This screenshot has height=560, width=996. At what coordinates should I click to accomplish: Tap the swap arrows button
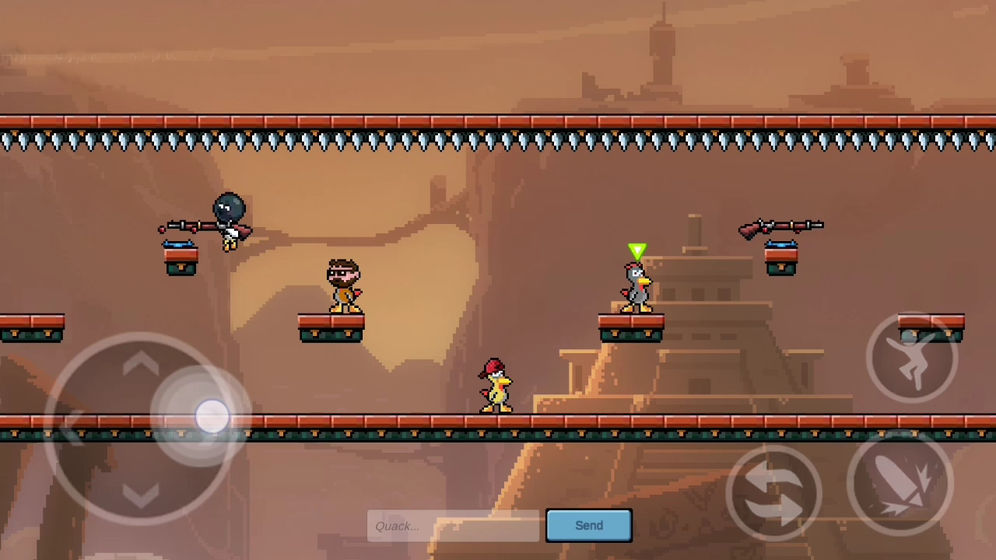pos(773,492)
